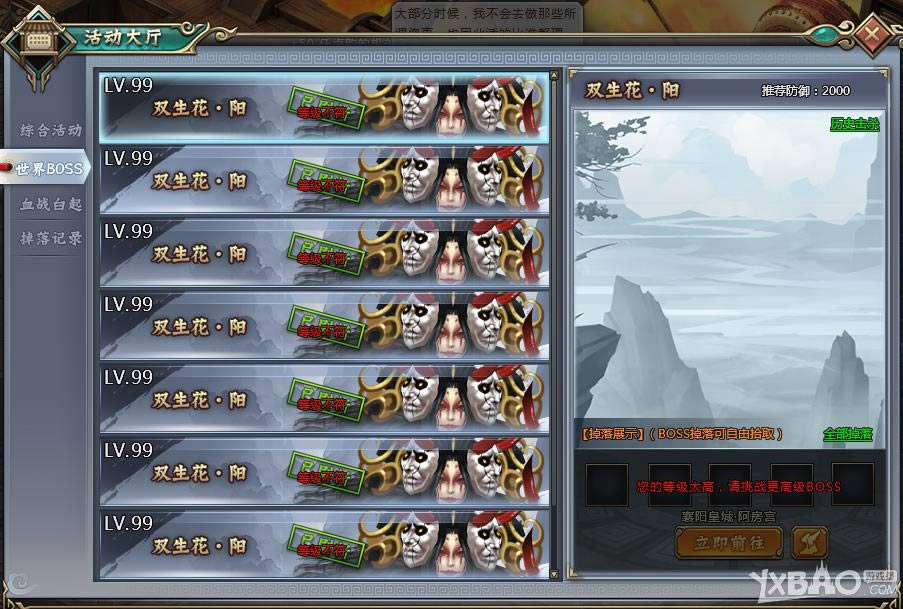Switch to the 综合活动 tab
The height and width of the screenshot is (609, 903).
pyautogui.click(x=51, y=130)
